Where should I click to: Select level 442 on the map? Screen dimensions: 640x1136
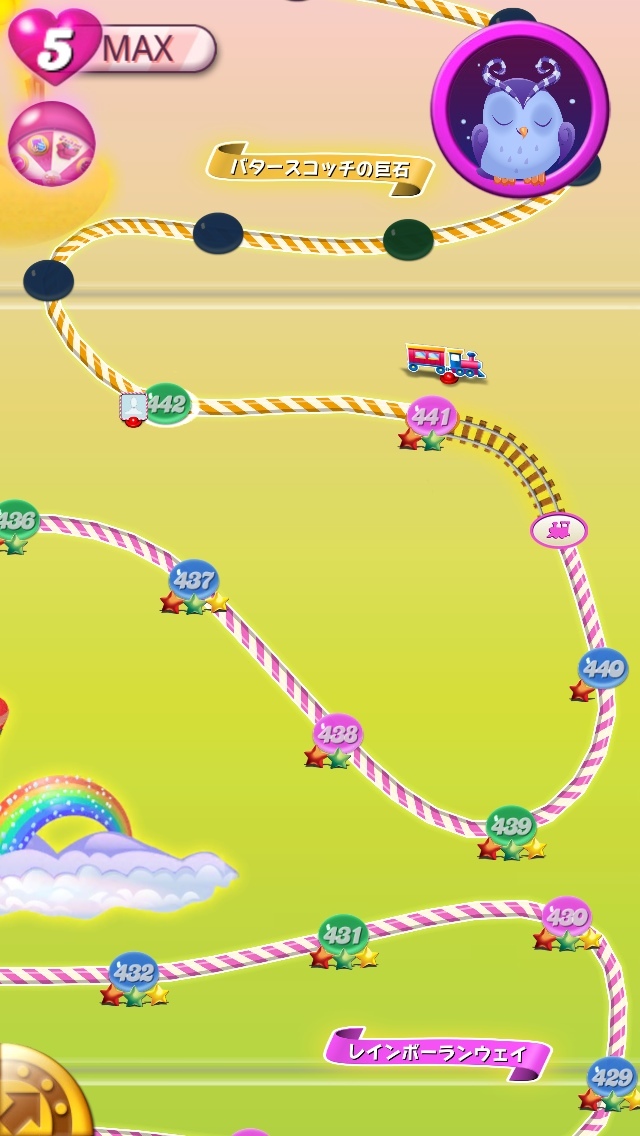(167, 404)
